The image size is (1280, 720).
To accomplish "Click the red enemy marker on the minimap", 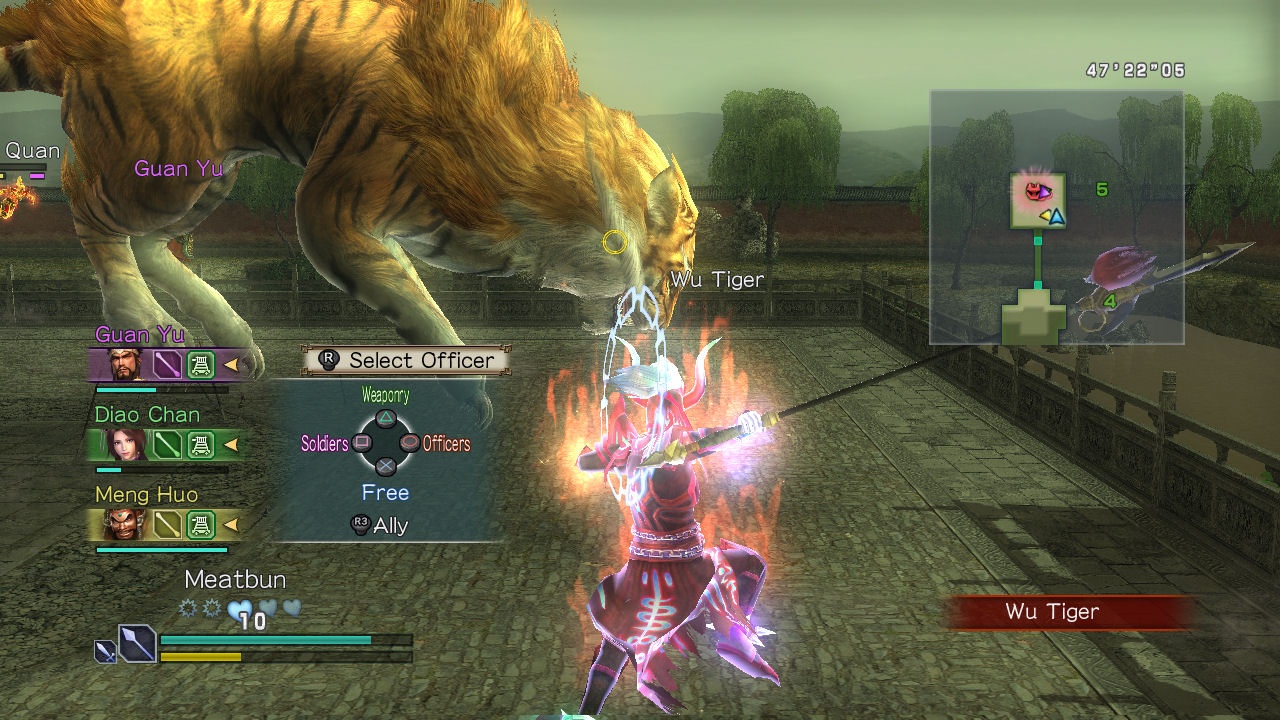I will point(1030,189).
